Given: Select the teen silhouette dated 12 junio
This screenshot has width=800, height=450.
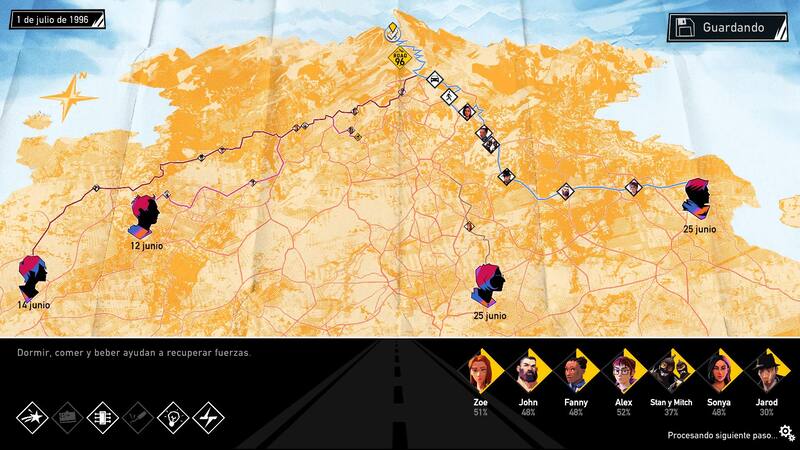Looking at the screenshot, I should point(146,213).
